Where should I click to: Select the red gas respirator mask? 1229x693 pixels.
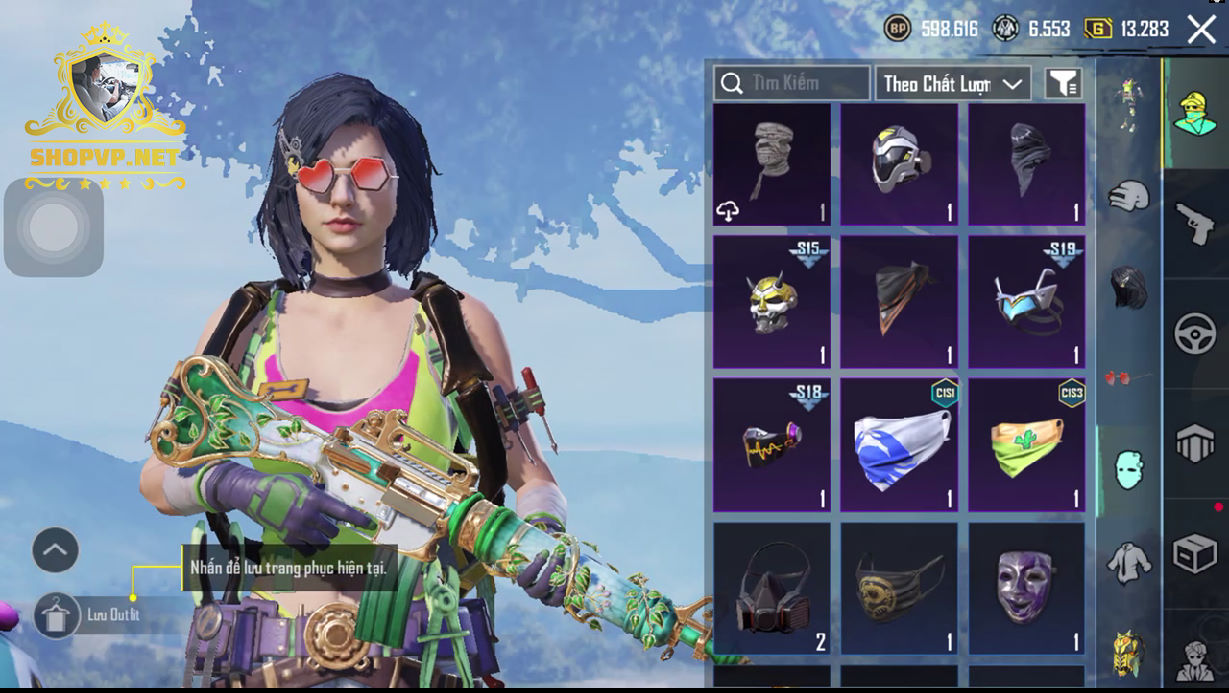771,590
